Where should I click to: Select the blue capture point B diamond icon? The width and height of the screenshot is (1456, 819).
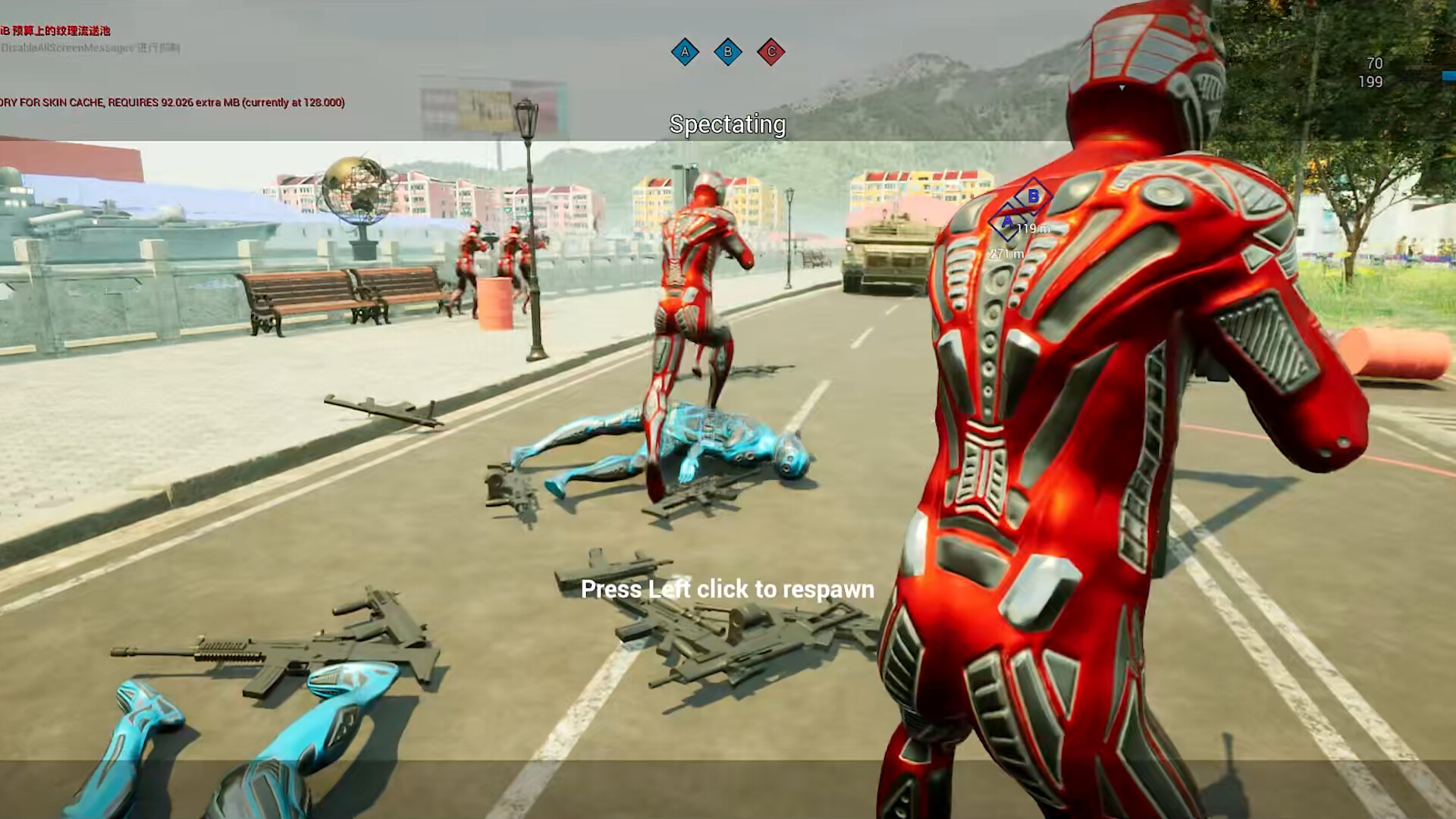tap(729, 52)
